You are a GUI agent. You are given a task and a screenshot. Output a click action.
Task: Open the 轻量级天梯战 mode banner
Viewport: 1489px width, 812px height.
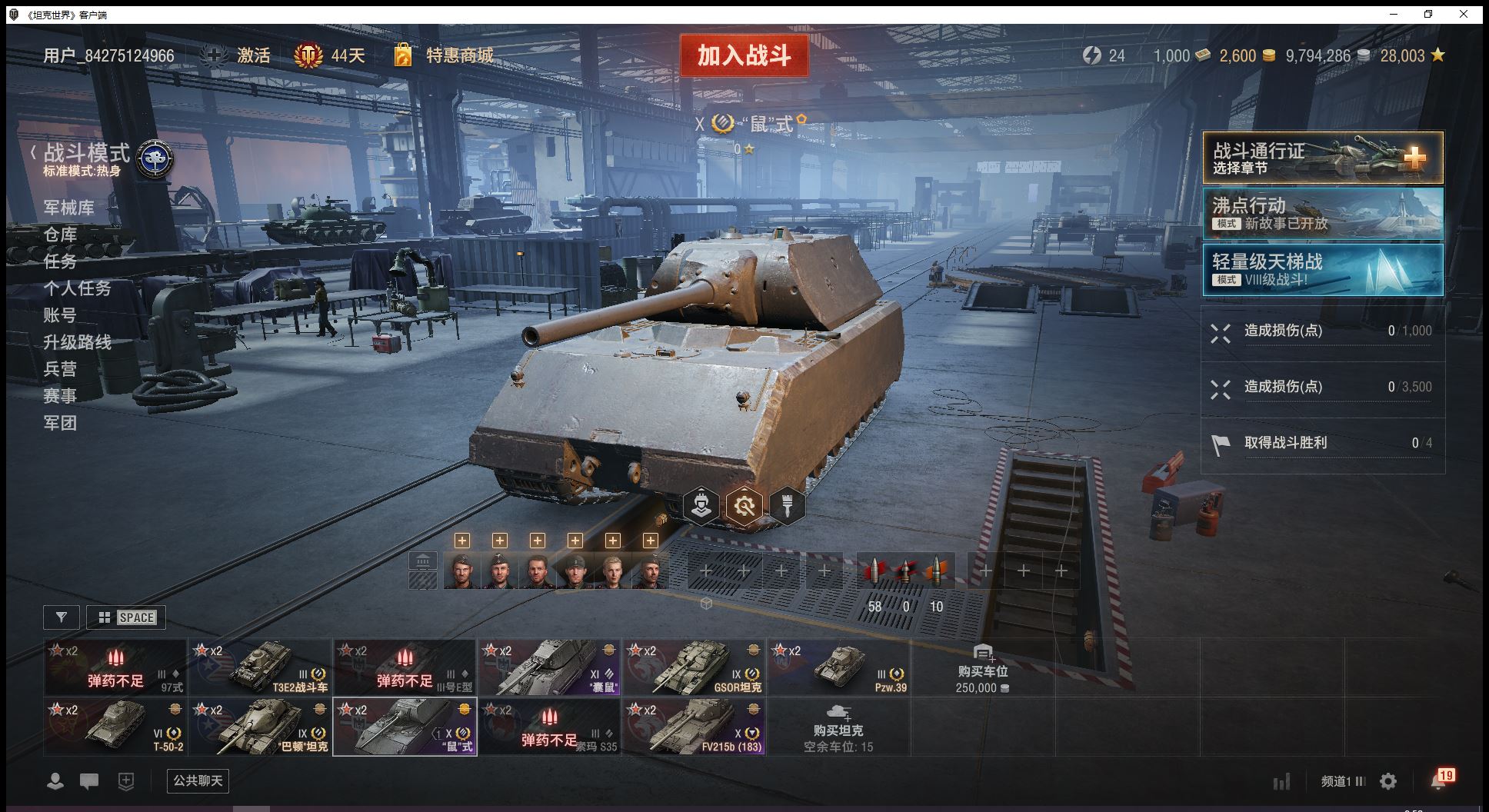[1322, 270]
